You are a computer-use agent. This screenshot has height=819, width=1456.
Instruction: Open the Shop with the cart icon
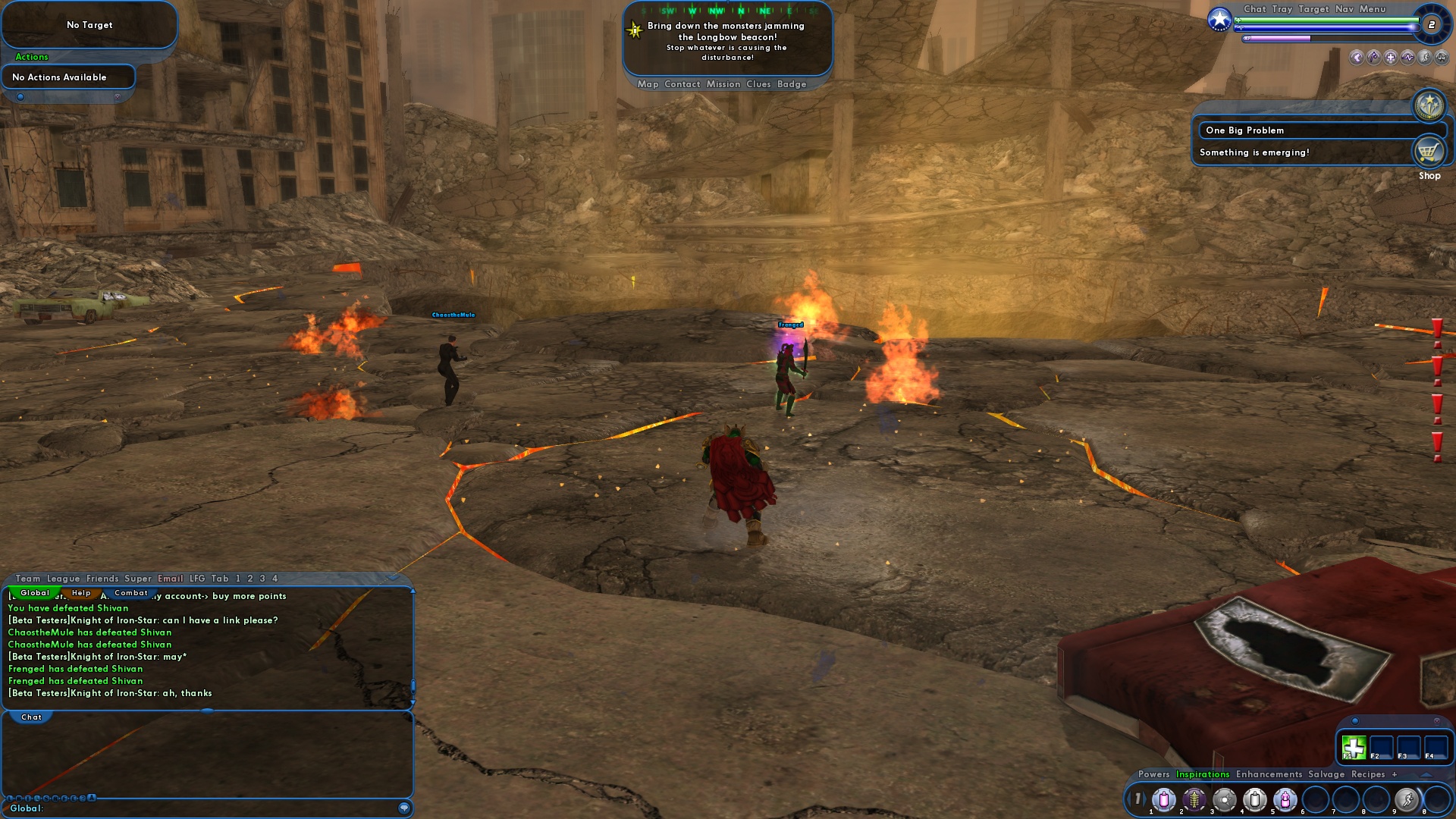tap(1429, 150)
